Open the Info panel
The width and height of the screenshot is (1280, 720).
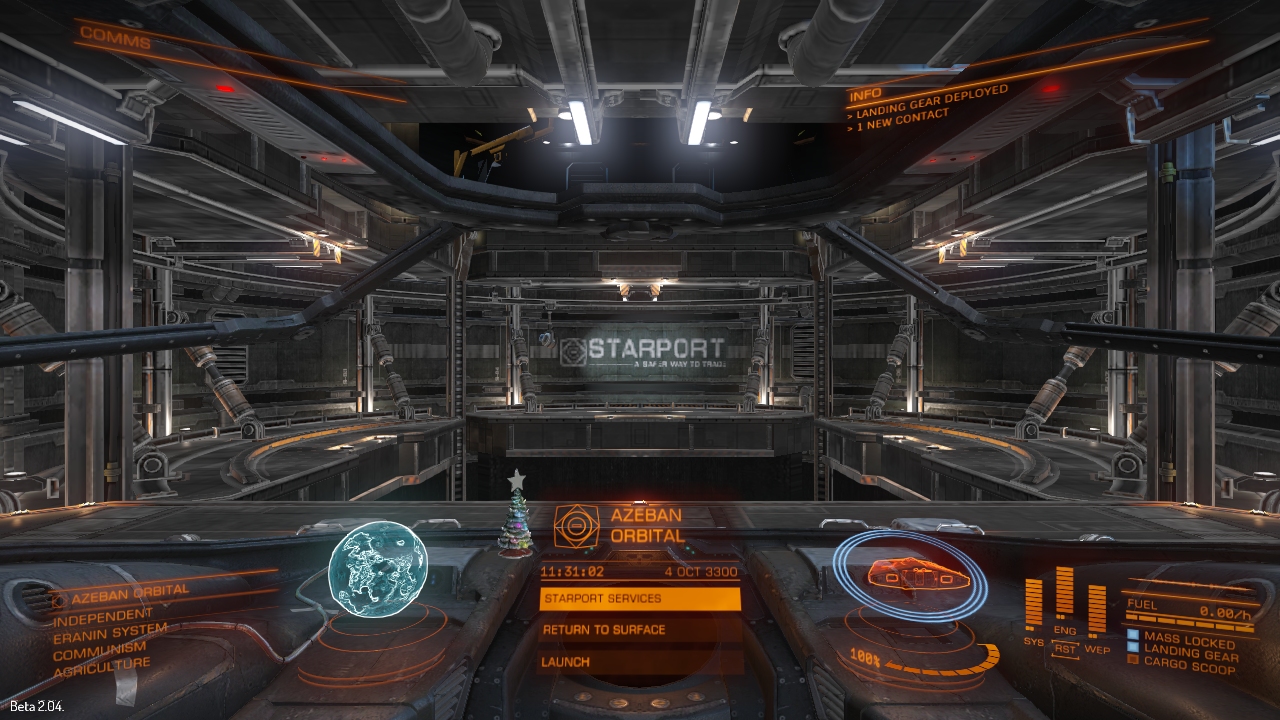864,97
